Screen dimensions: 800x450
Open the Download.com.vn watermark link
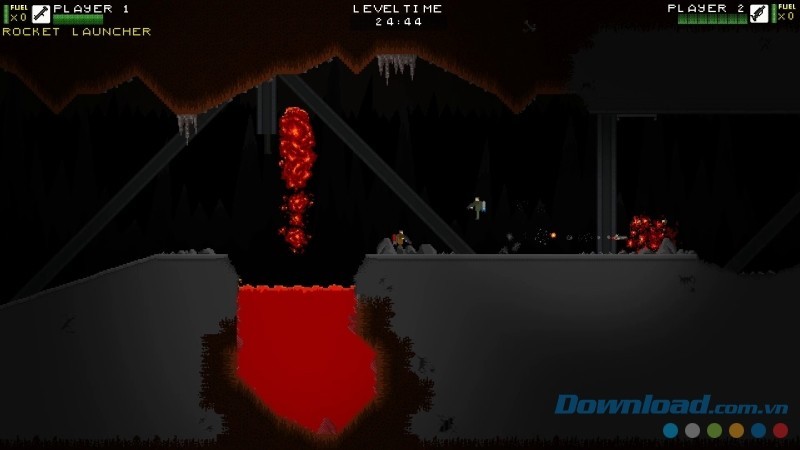pyautogui.click(x=674, y=405)
